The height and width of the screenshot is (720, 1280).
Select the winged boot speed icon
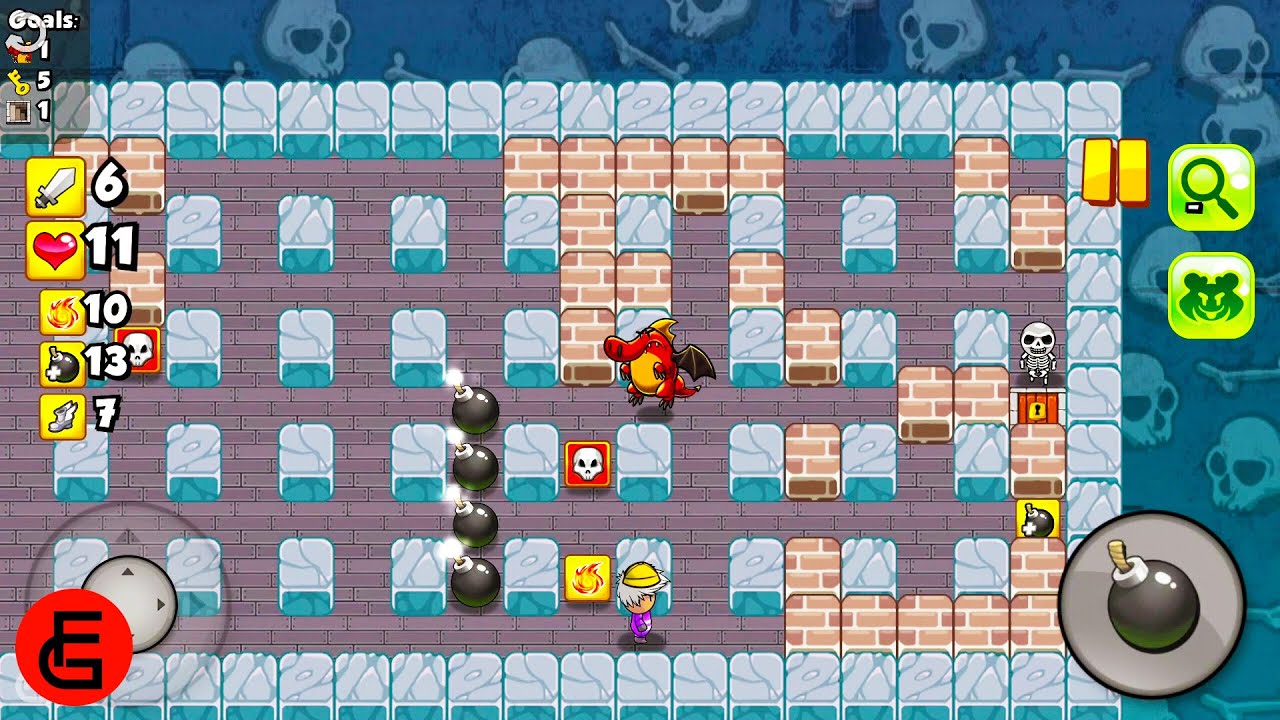61,416
